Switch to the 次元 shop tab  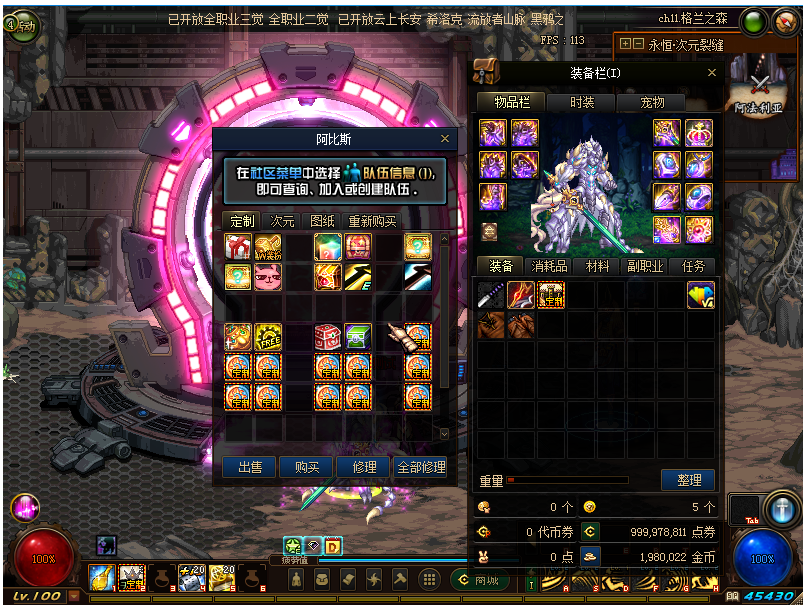coord(283,221)
